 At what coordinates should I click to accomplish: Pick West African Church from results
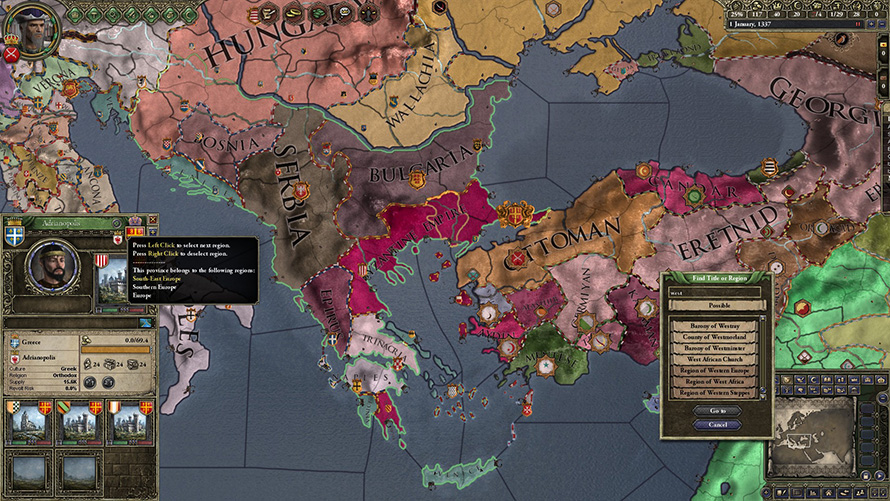tap(715, 360)
